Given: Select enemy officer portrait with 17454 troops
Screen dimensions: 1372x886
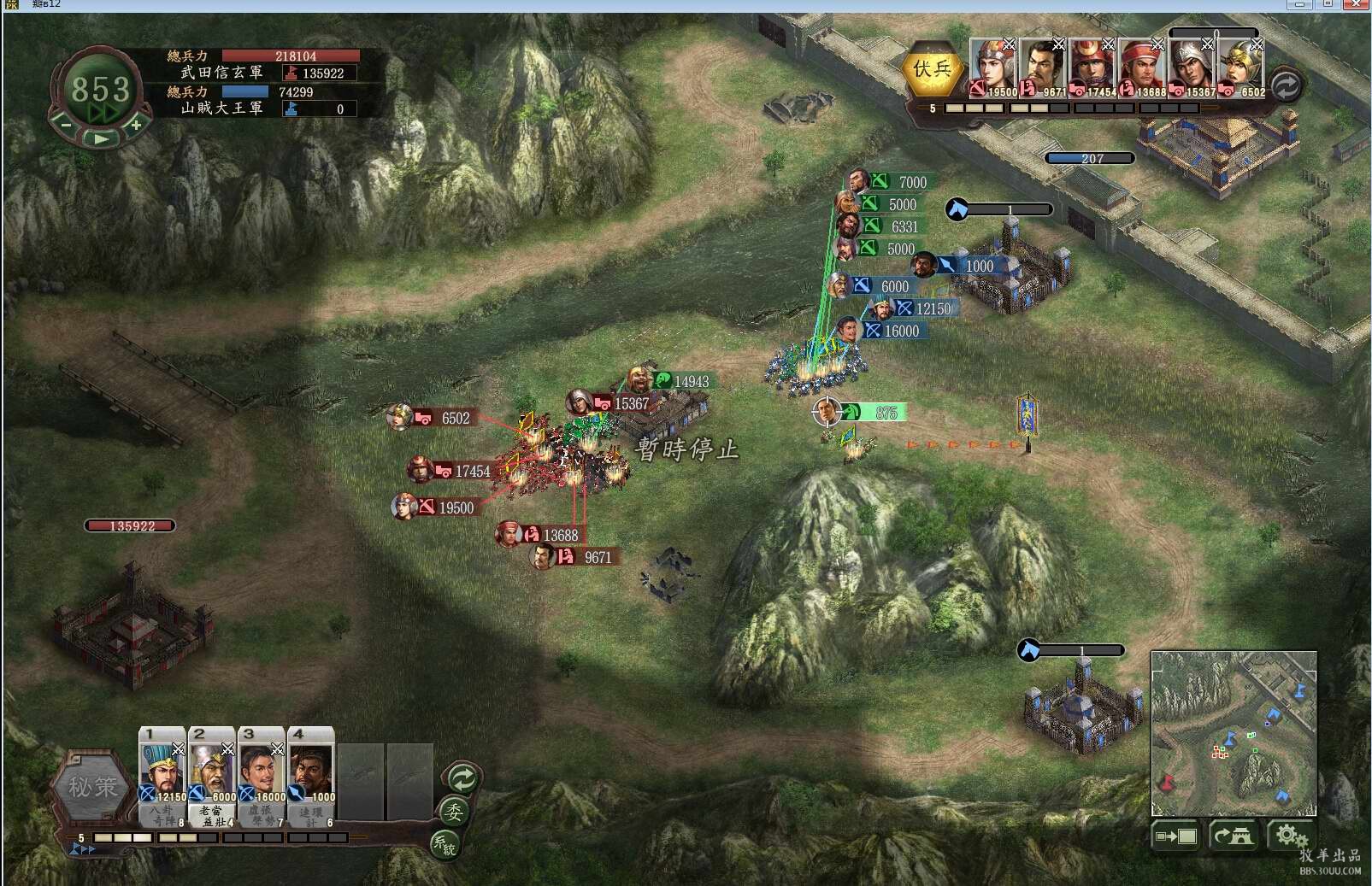Looking at the screenshot, I should 1092,67.
